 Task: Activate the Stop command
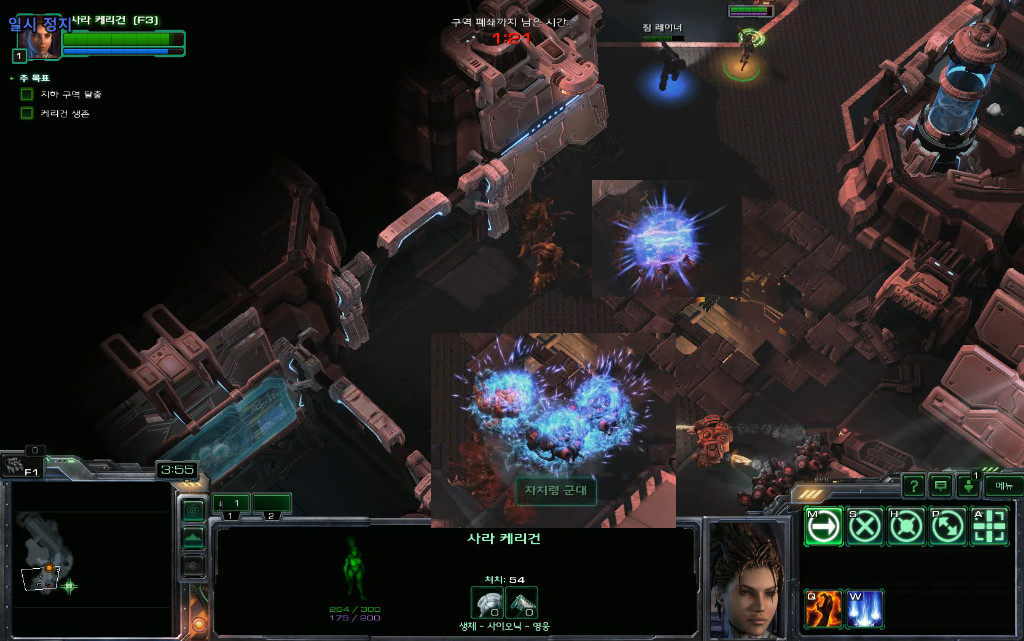coord(865,526)
